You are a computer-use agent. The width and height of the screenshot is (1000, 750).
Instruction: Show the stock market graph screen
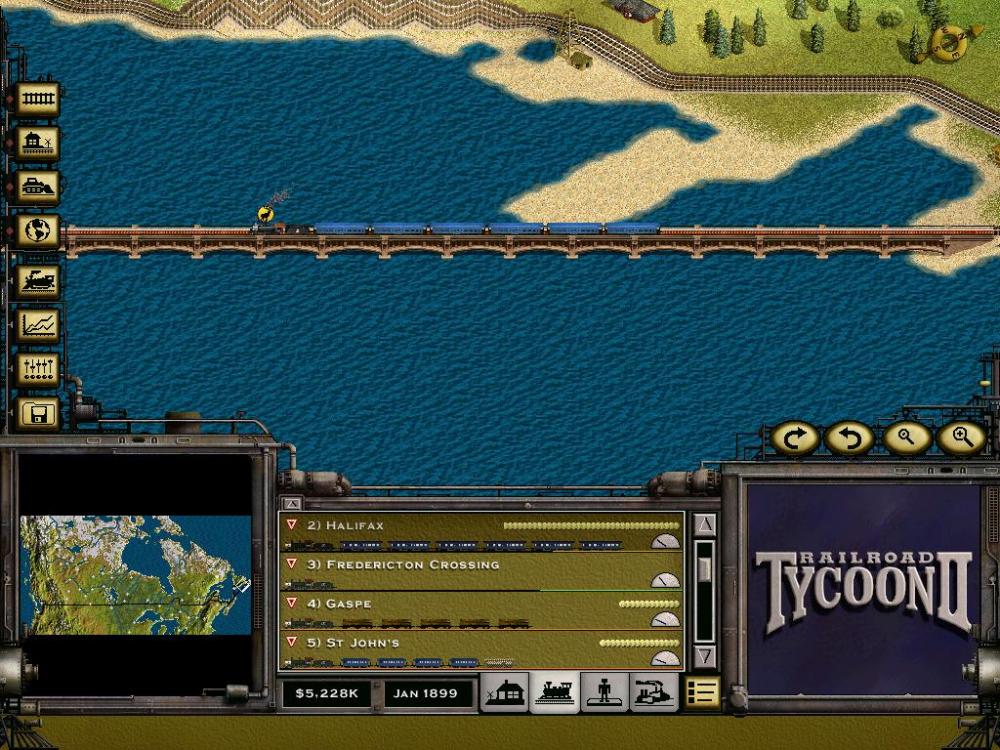pyautogui.click(x=38, y=325)
